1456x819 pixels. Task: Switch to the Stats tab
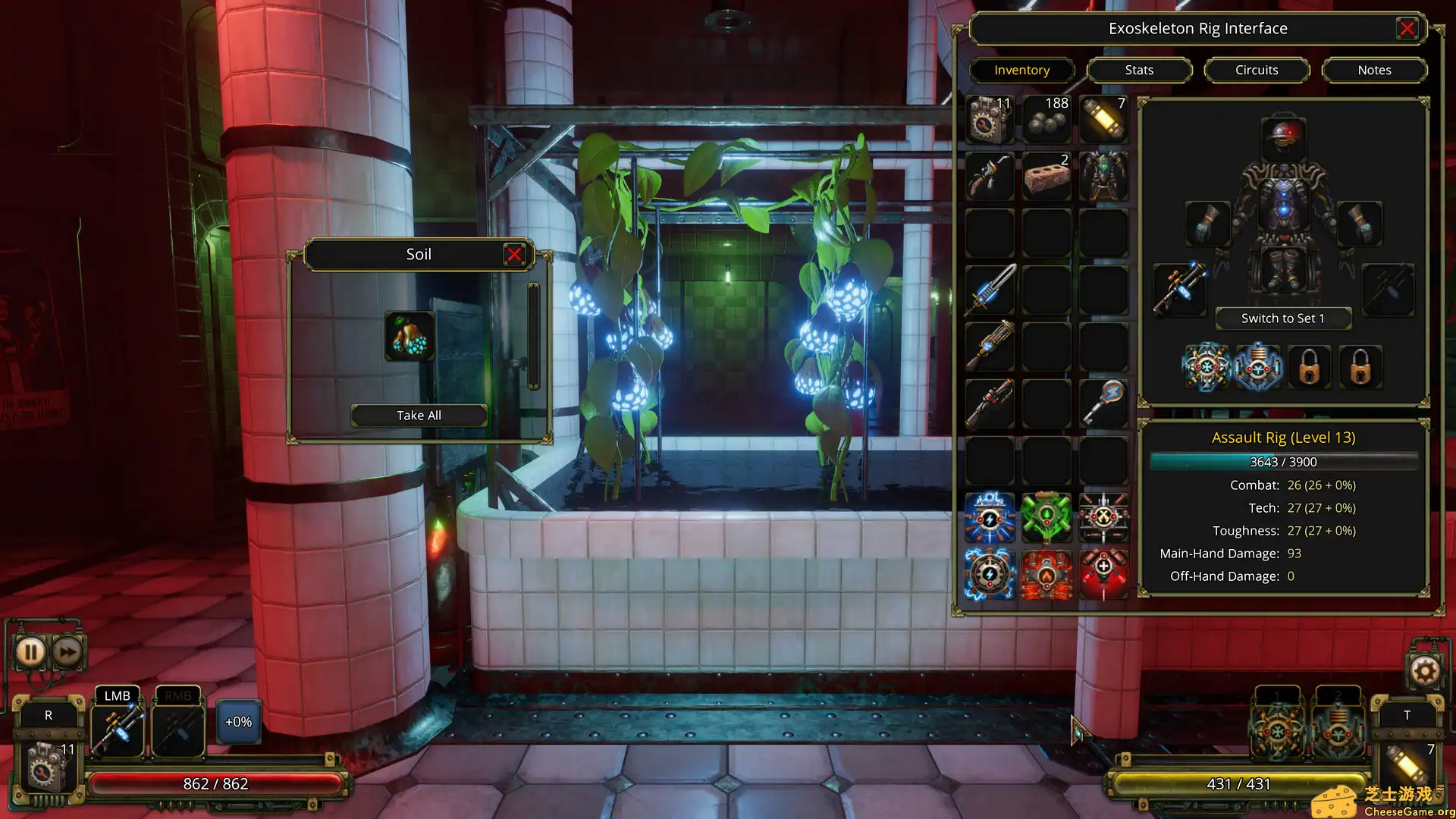pos(1139,70)
